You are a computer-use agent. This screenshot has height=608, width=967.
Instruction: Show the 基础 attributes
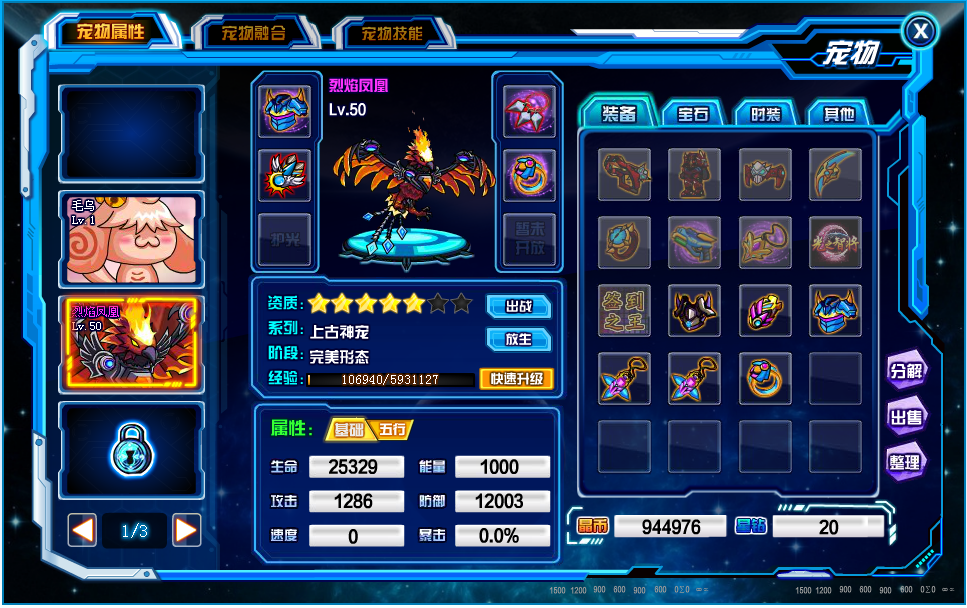tap(348, 429)
